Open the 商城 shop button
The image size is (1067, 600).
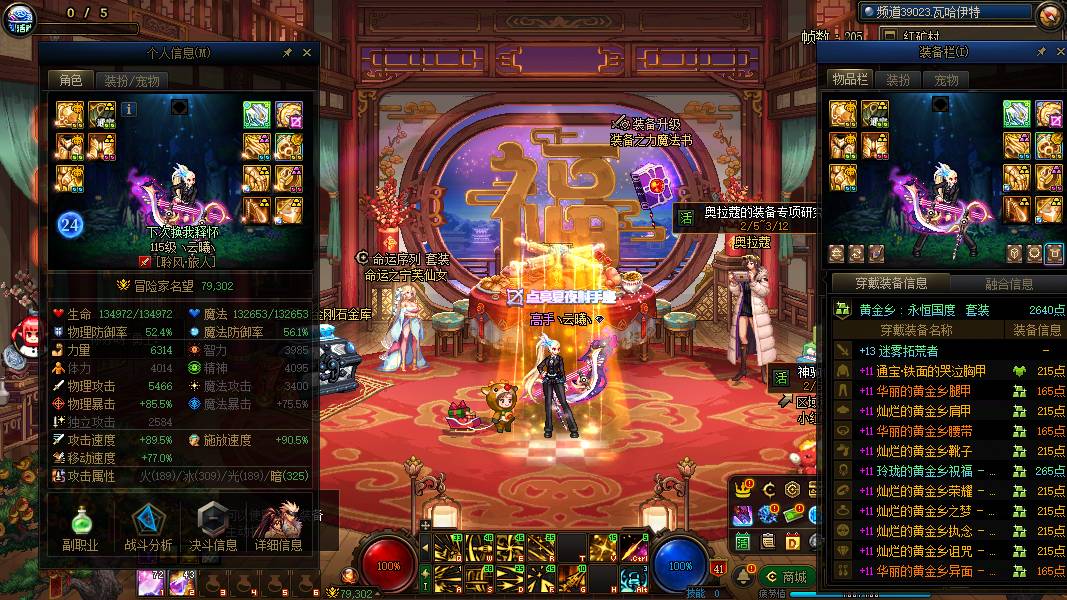786,577
